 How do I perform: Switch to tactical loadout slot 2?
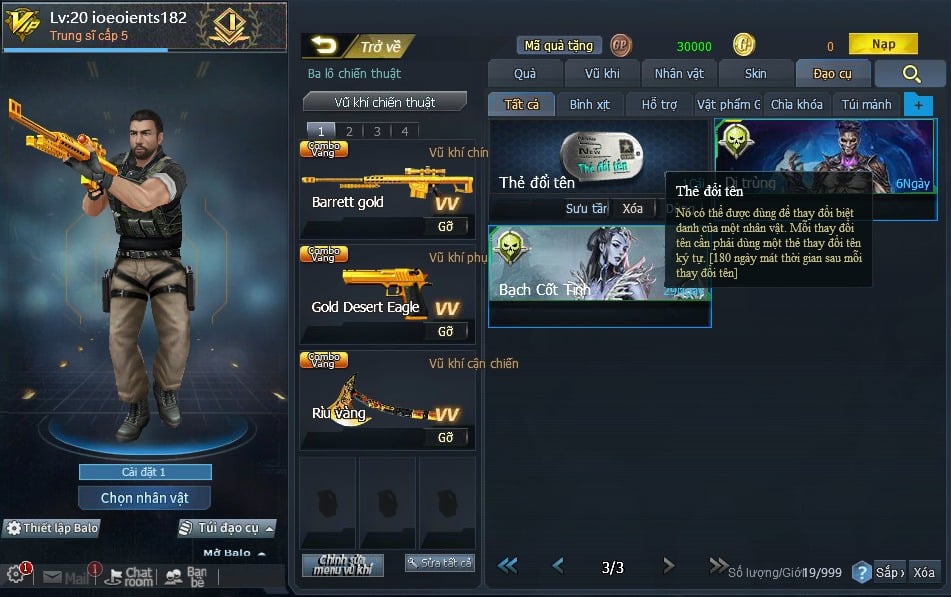(349, 131)
